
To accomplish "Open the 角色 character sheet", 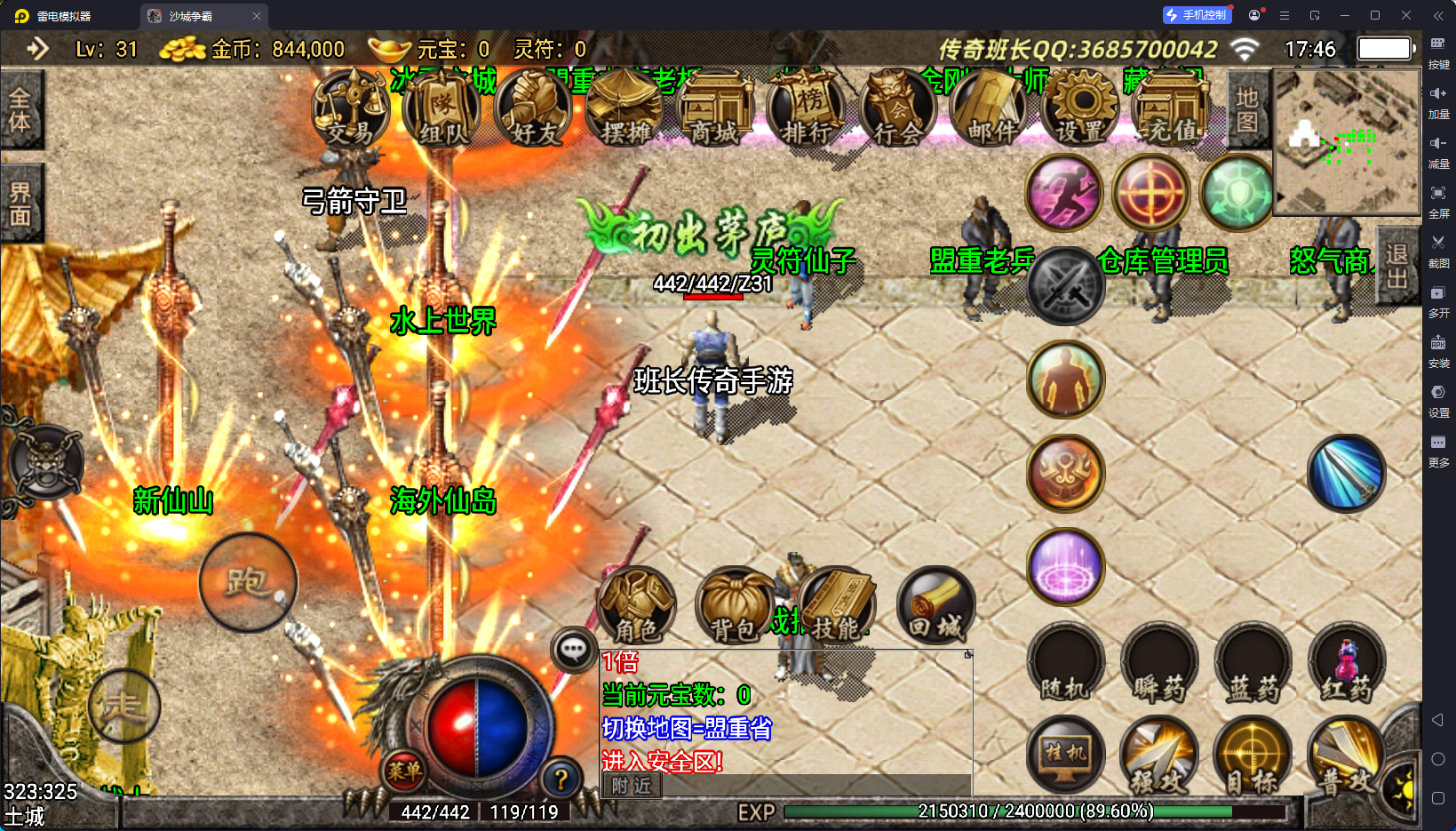I will (637, 606).
